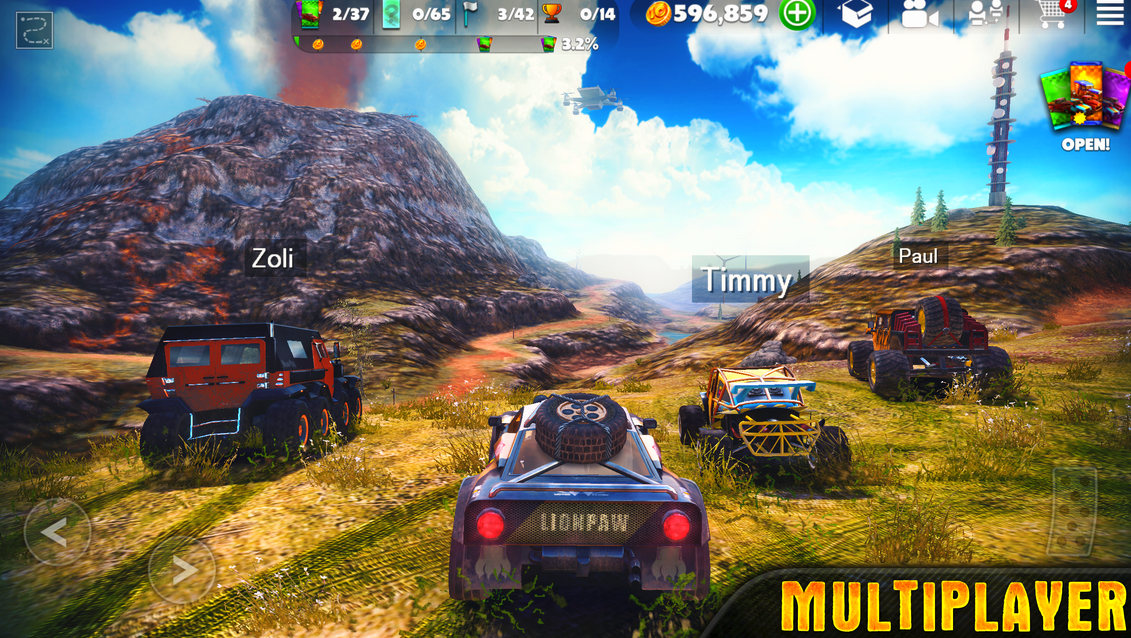Open the box garage icon

tap(856, 14)
